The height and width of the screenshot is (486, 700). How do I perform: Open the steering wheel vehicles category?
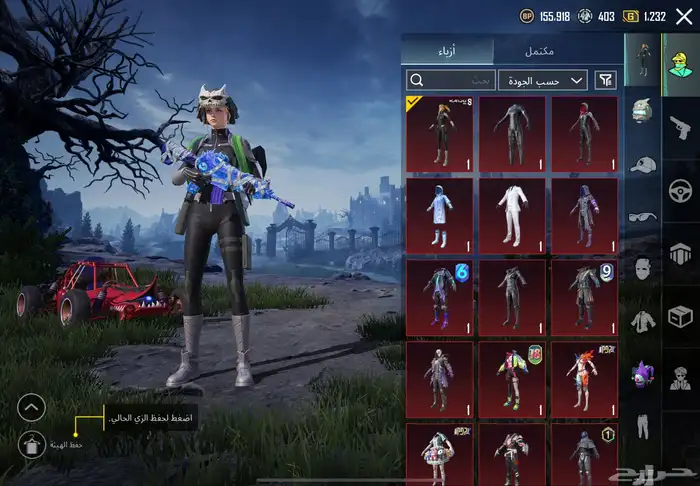(x=680, y=189)
